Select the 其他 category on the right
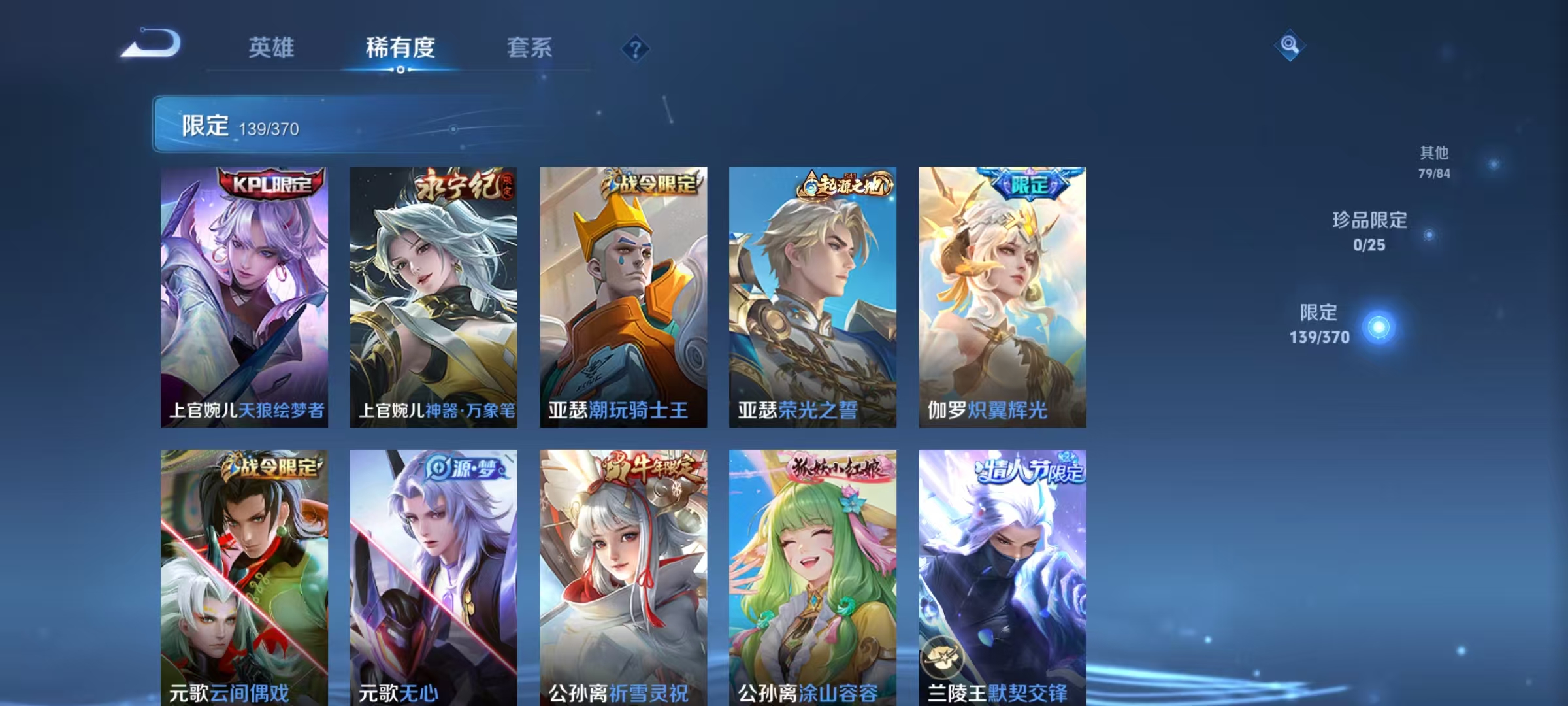1568x706 pixels. (x=1437, y=162)
